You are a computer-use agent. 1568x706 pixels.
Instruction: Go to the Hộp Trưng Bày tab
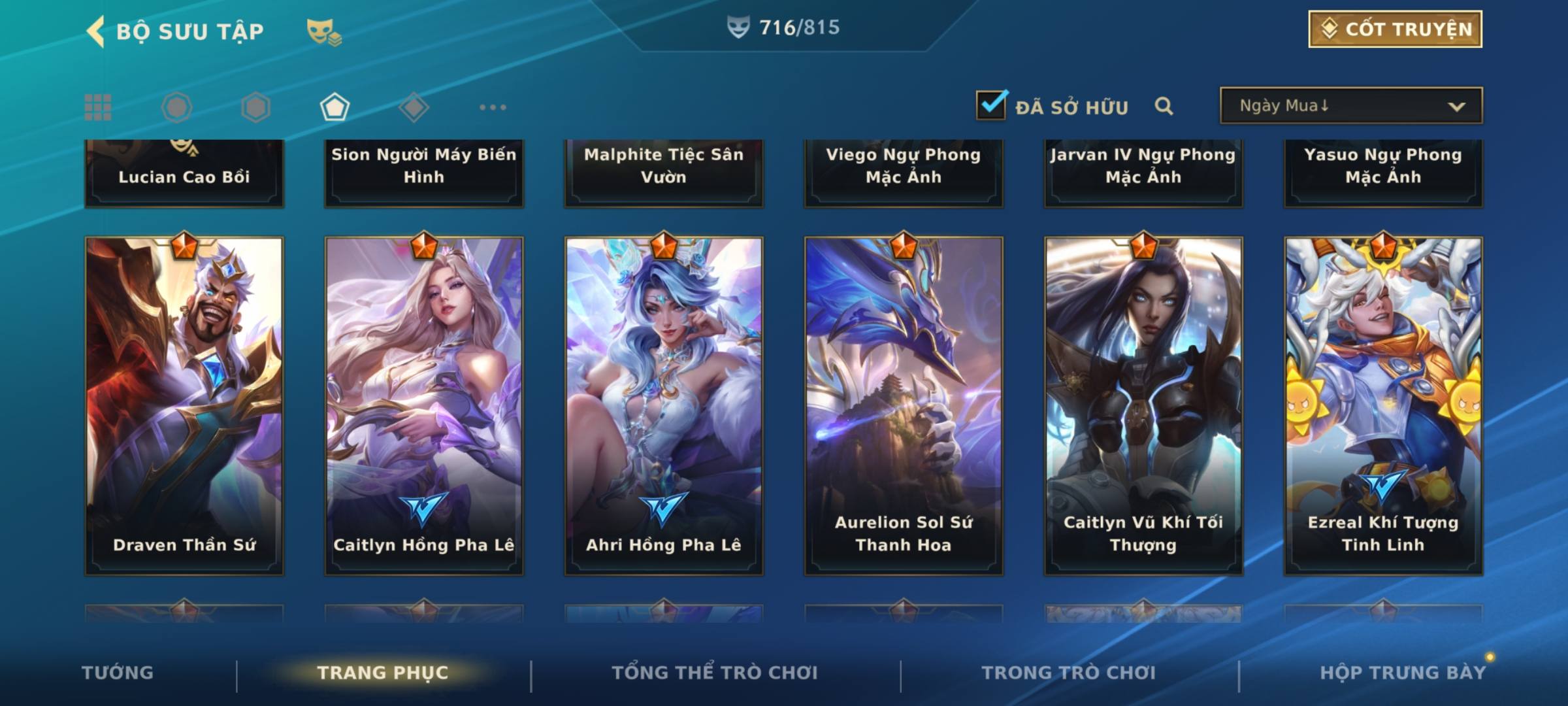[x=1403, y=673]
